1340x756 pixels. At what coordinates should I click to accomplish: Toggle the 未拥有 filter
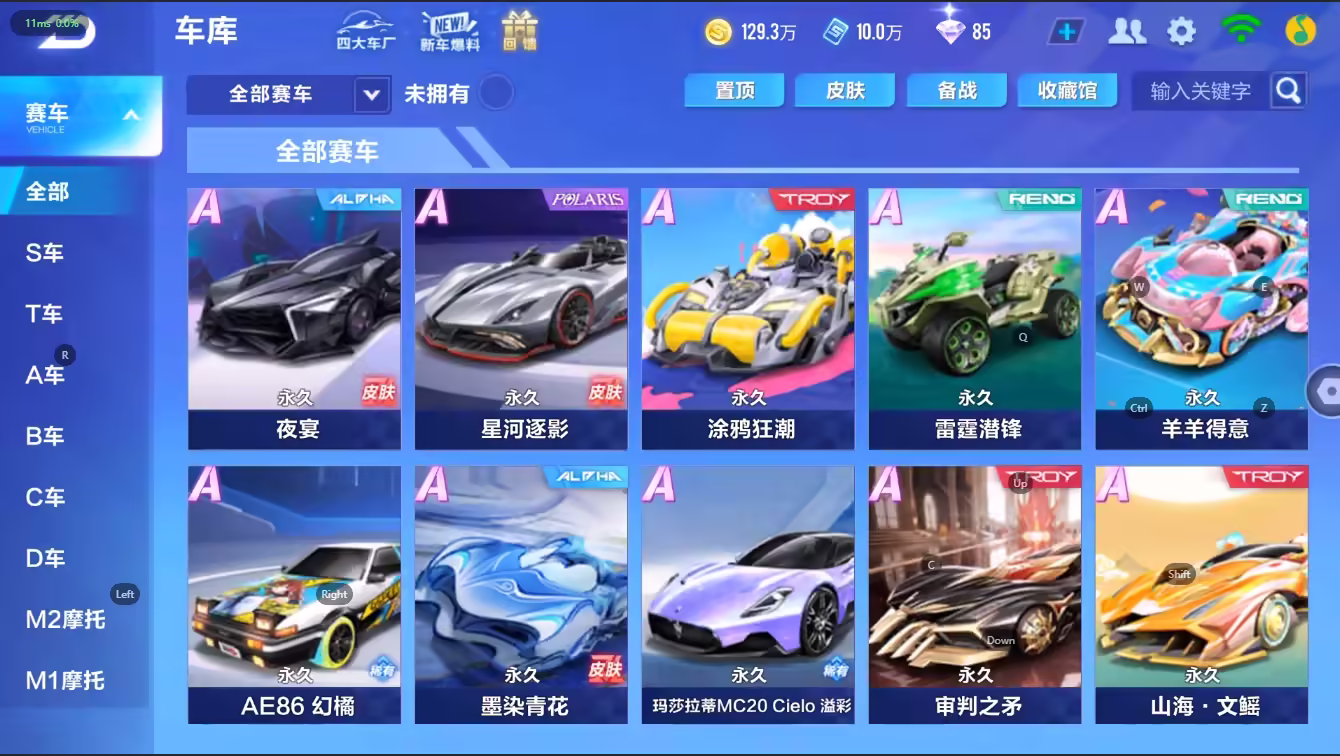[x=495, y=93]
